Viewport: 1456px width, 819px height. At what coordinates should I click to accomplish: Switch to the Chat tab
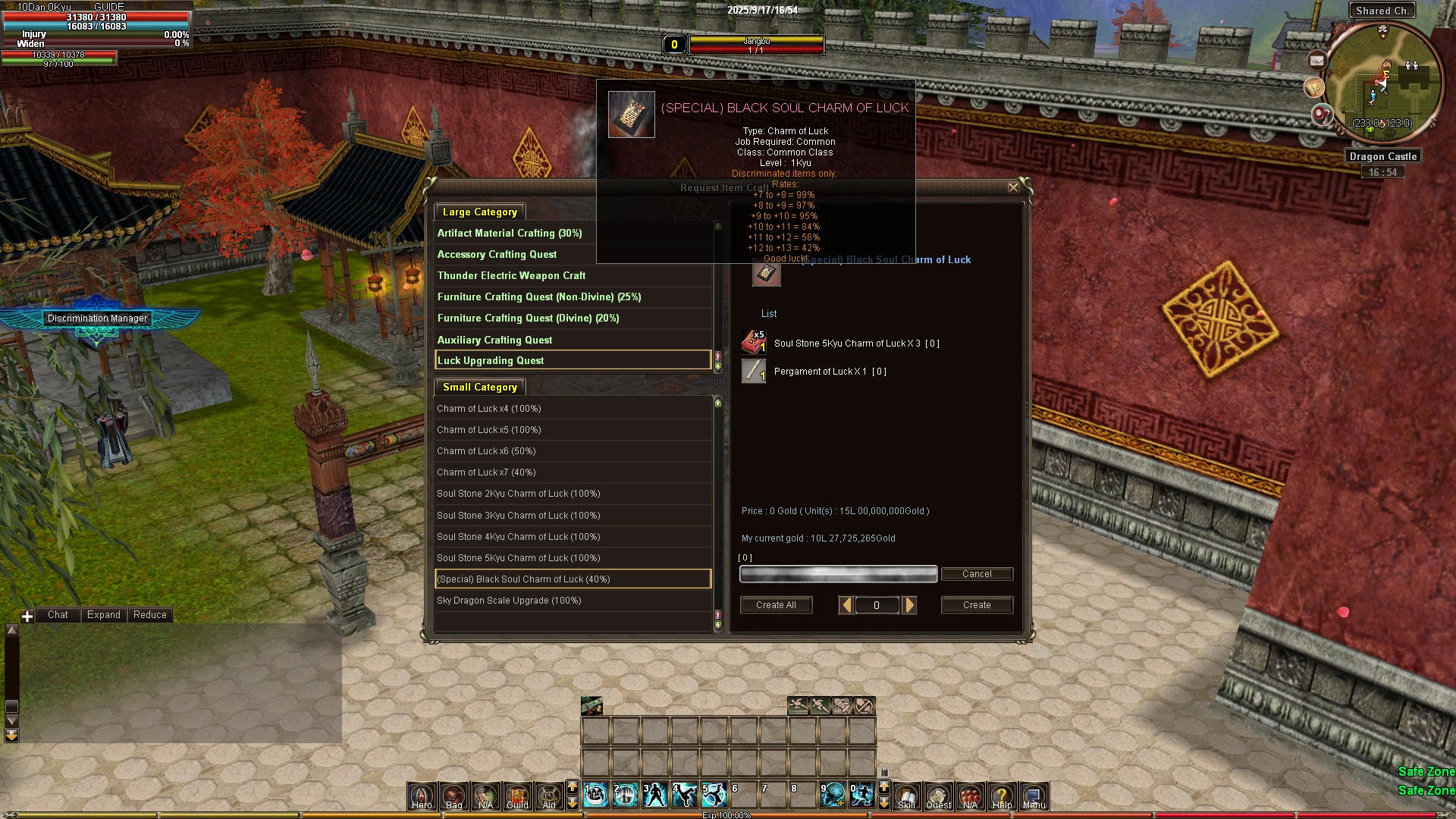pyautogui.click(x=58, y=615)
